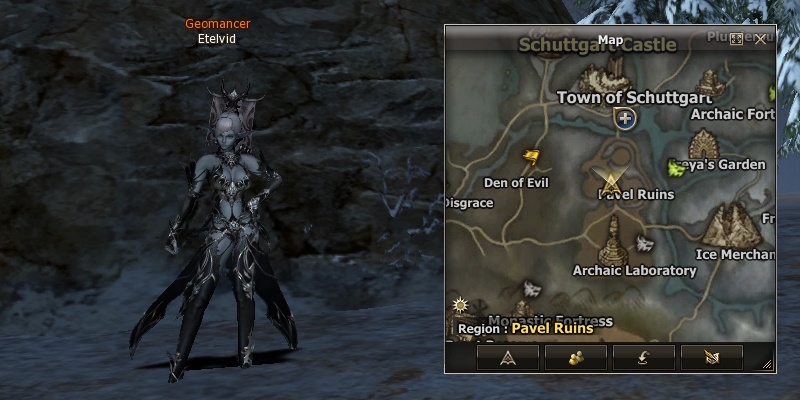
Task: Click the sun icon at the map's lower-left
Action: click(x=460, y=304)
